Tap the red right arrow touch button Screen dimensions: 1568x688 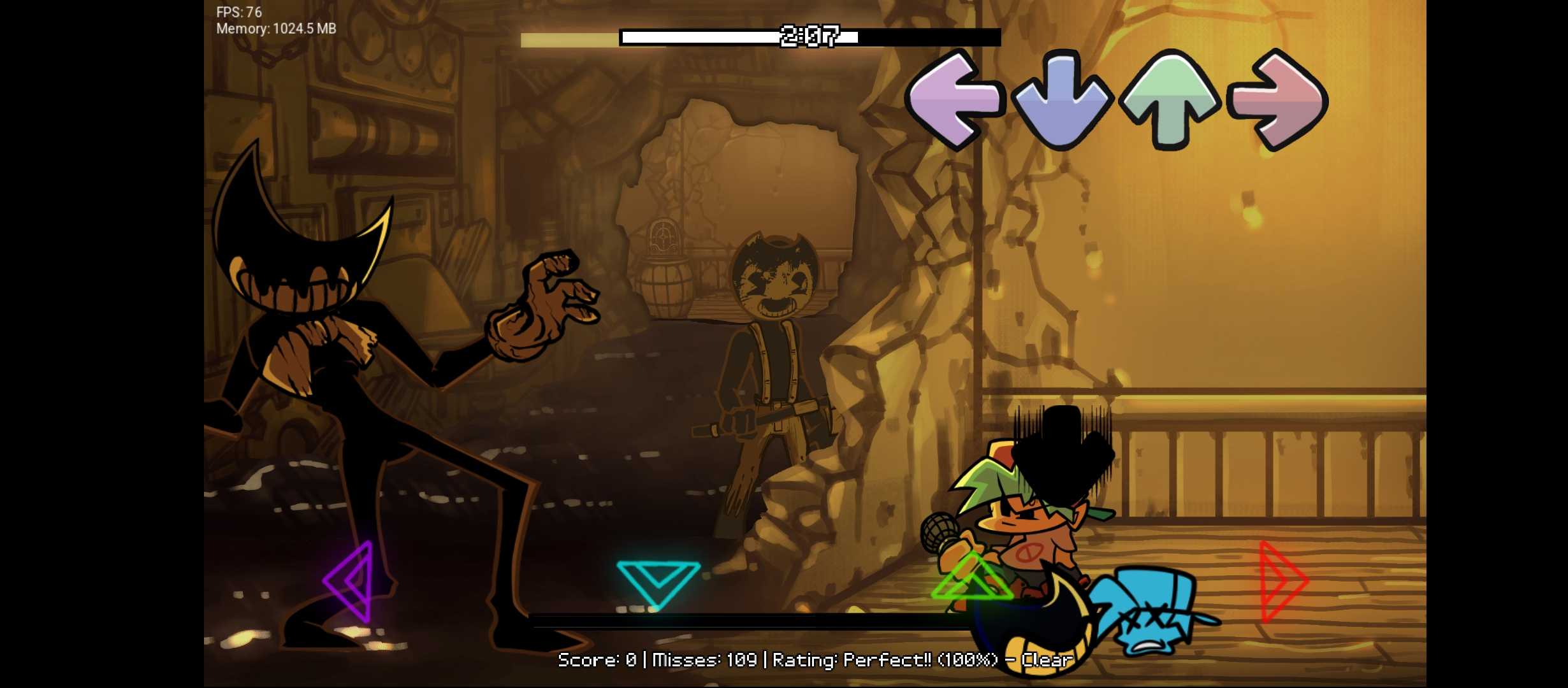tap(1281, 581)
